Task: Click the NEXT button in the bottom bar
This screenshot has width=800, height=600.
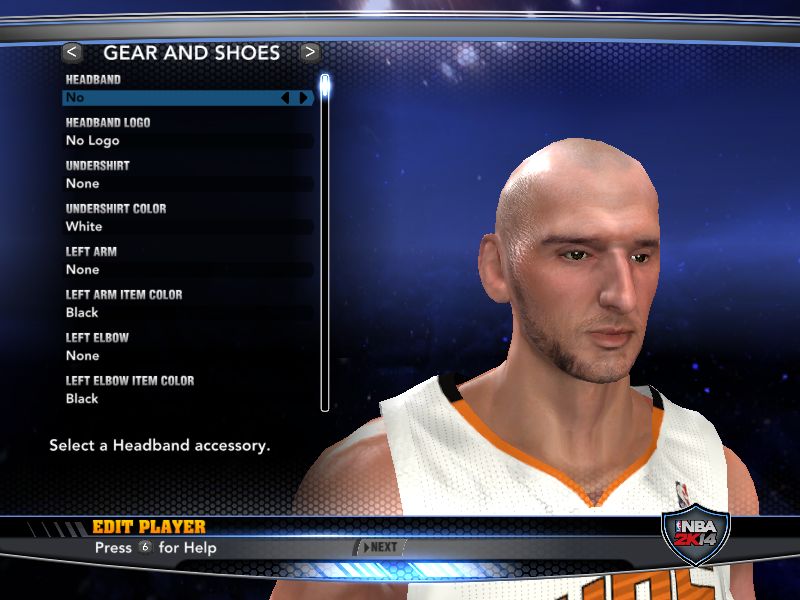Action: click(x=381, y=547)
